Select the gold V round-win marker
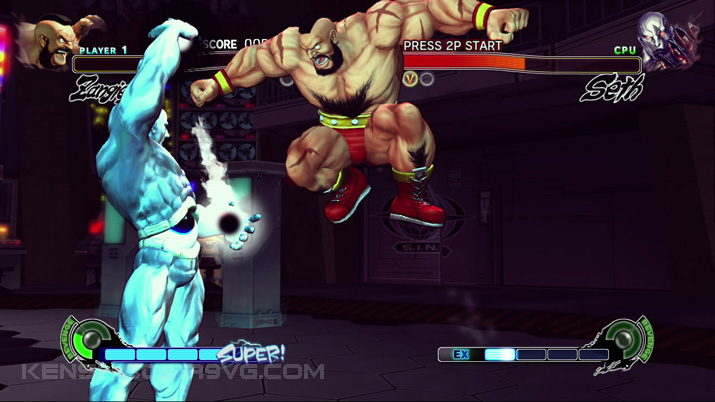Image resolution: width=715 pixels, height=402 pixels. (x=410, y=78)
